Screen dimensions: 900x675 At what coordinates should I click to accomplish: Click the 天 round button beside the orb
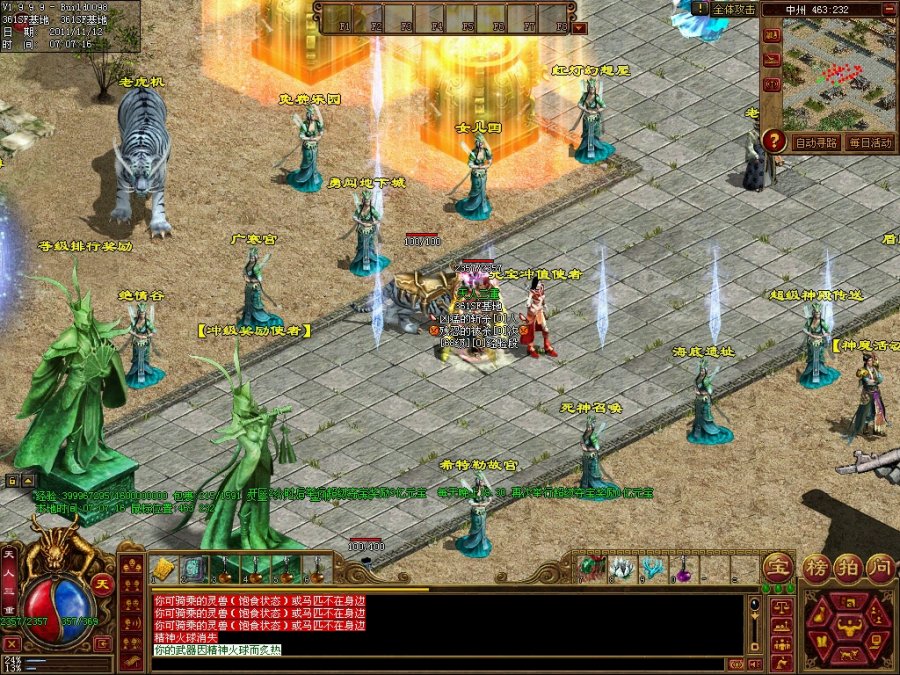click(102, 584)
